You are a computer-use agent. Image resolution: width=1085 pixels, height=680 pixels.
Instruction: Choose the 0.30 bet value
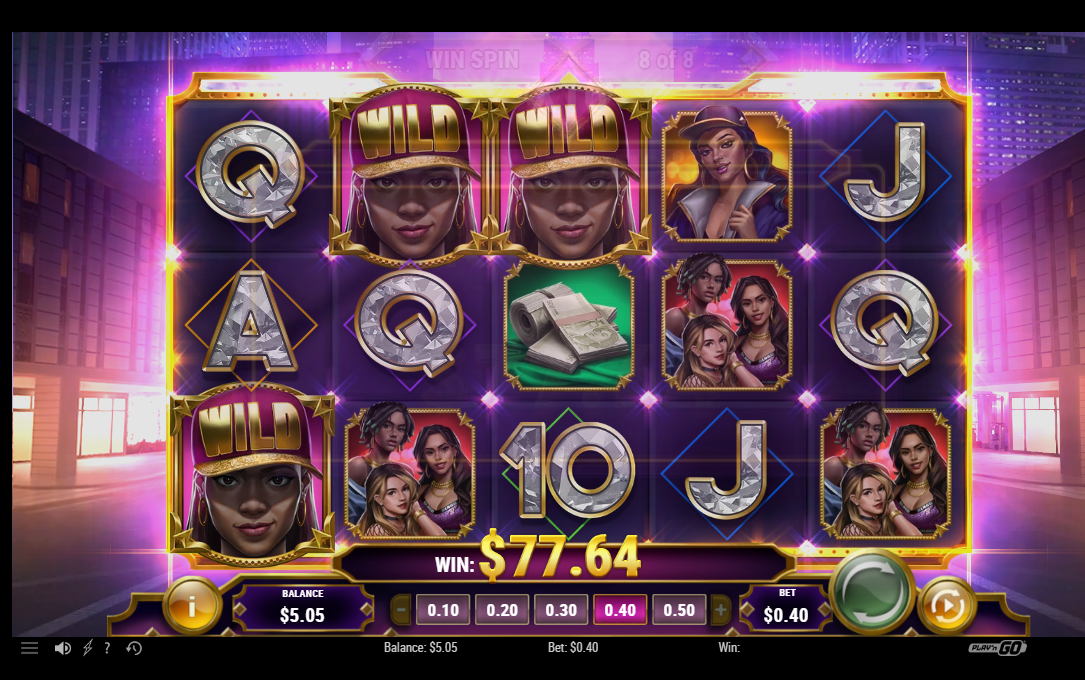[561, 610]
